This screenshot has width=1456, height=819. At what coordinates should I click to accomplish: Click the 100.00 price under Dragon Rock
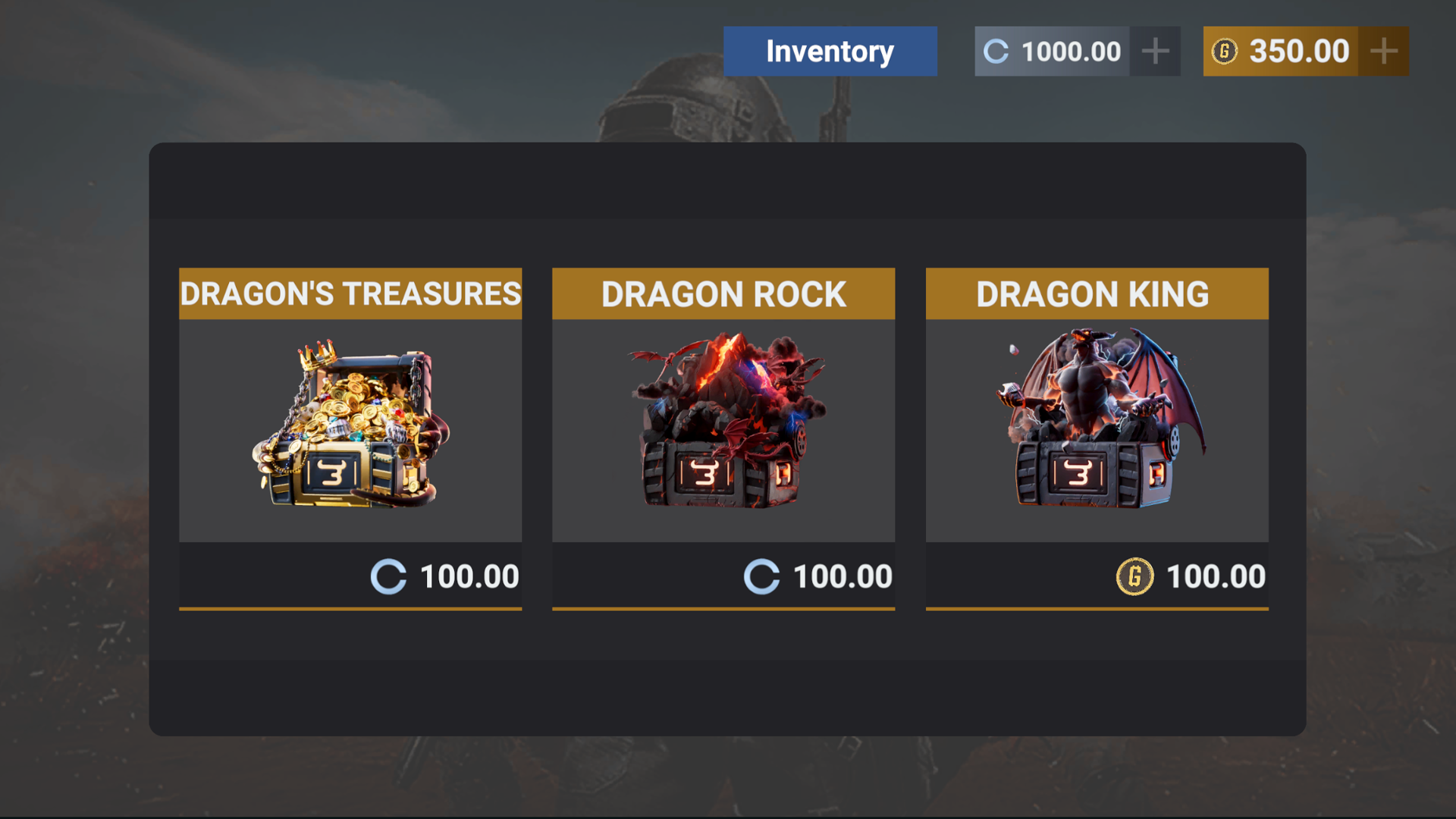[x=842, y=576]
